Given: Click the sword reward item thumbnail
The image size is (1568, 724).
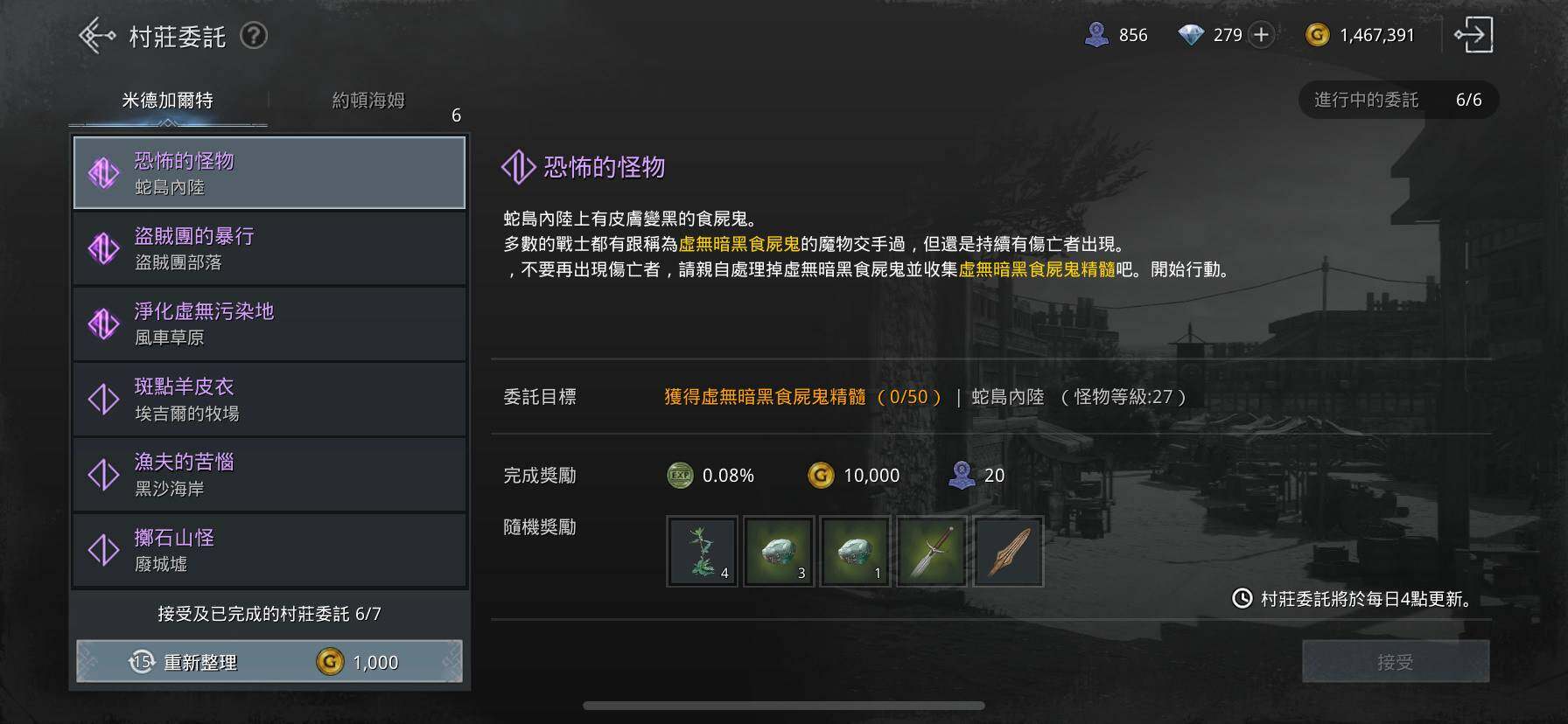Looking at the screenshot, I should pos(930,551).
